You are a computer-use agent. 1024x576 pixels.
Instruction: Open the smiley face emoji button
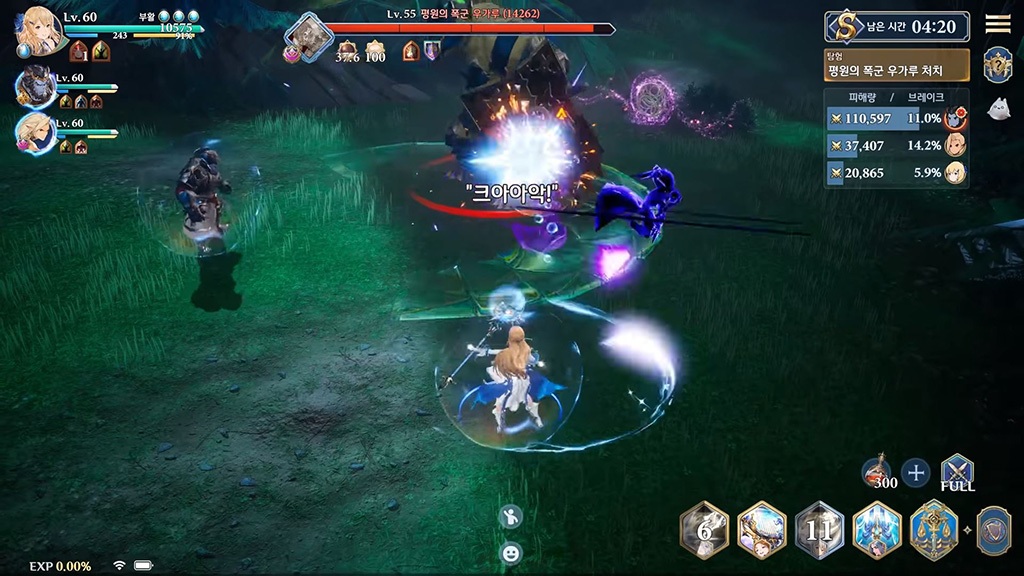(511, 552)
